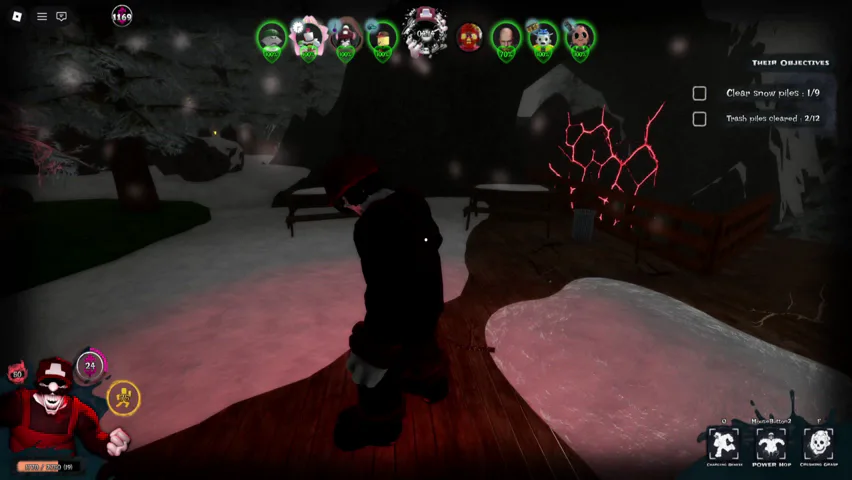The image size is (852, 480).
Task: Click the white-haired survivor portrait with blue ears
Action: coord(543,38)
